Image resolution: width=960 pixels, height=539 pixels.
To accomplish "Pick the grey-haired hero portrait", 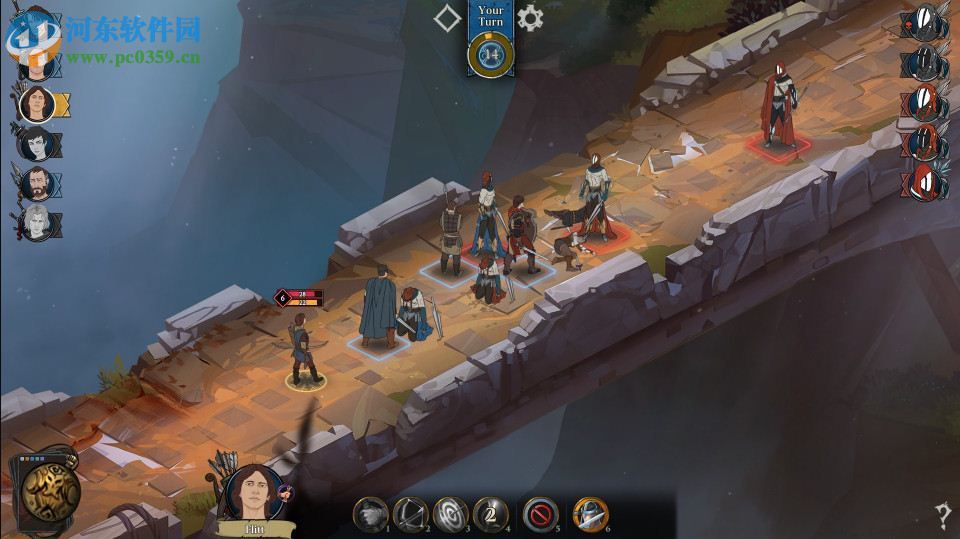I will [x=36, y=223].
